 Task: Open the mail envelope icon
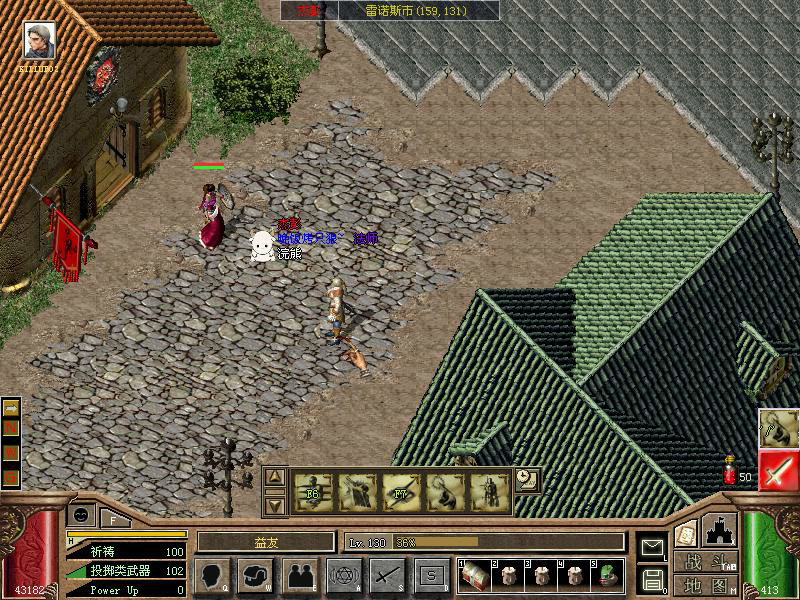(652, 548)
